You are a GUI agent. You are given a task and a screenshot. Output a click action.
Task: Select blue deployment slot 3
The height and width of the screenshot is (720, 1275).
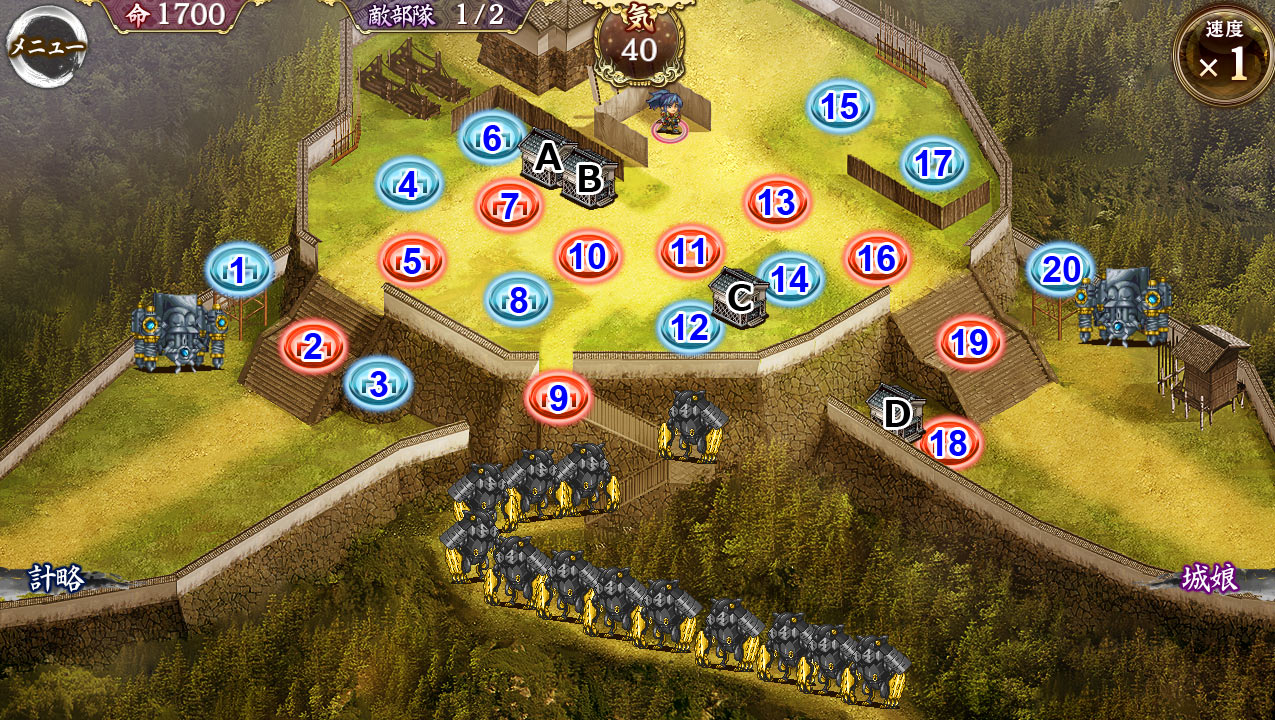tap(378, 385)
